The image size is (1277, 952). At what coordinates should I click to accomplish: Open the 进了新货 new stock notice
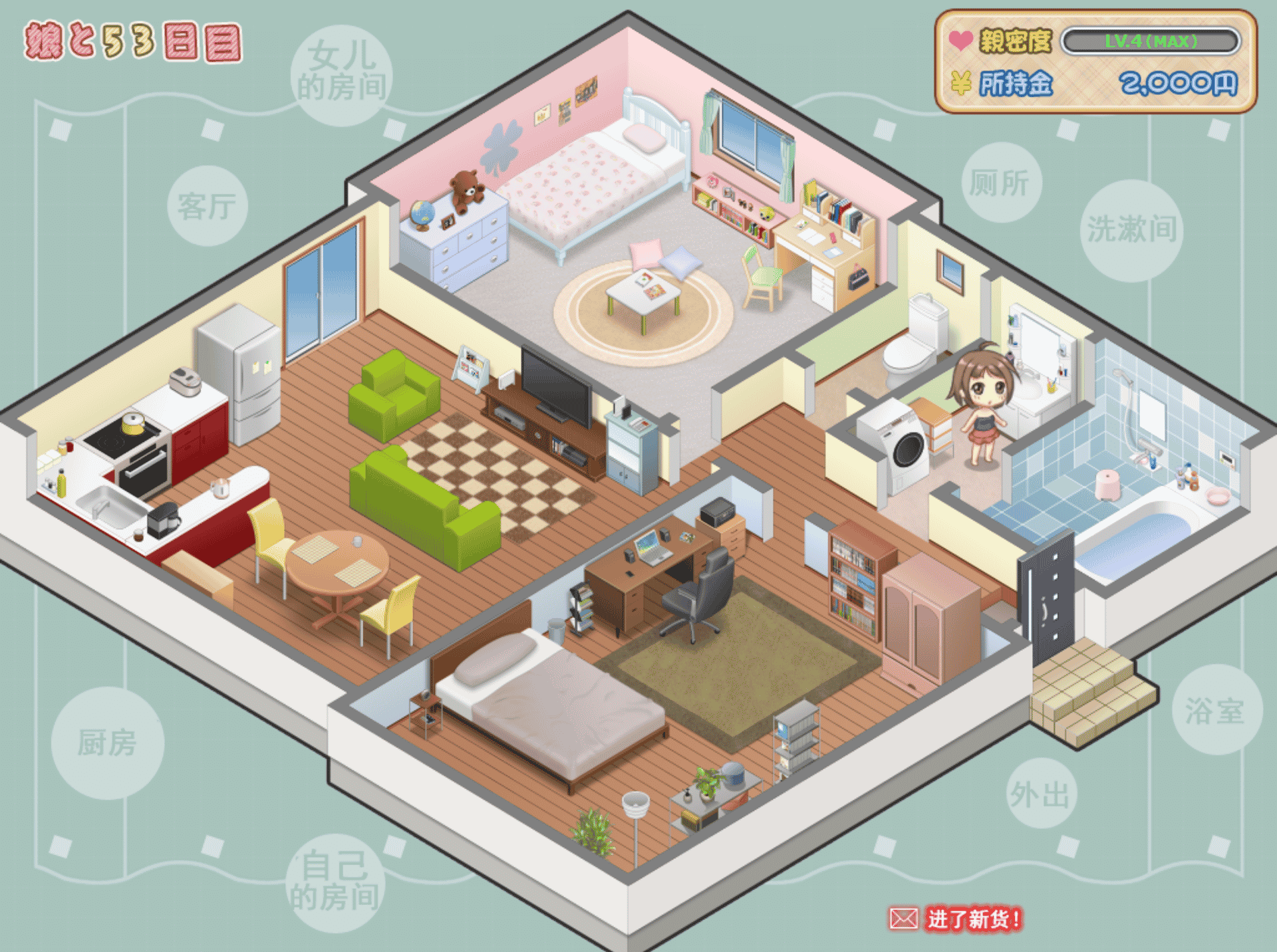point(955,919)
